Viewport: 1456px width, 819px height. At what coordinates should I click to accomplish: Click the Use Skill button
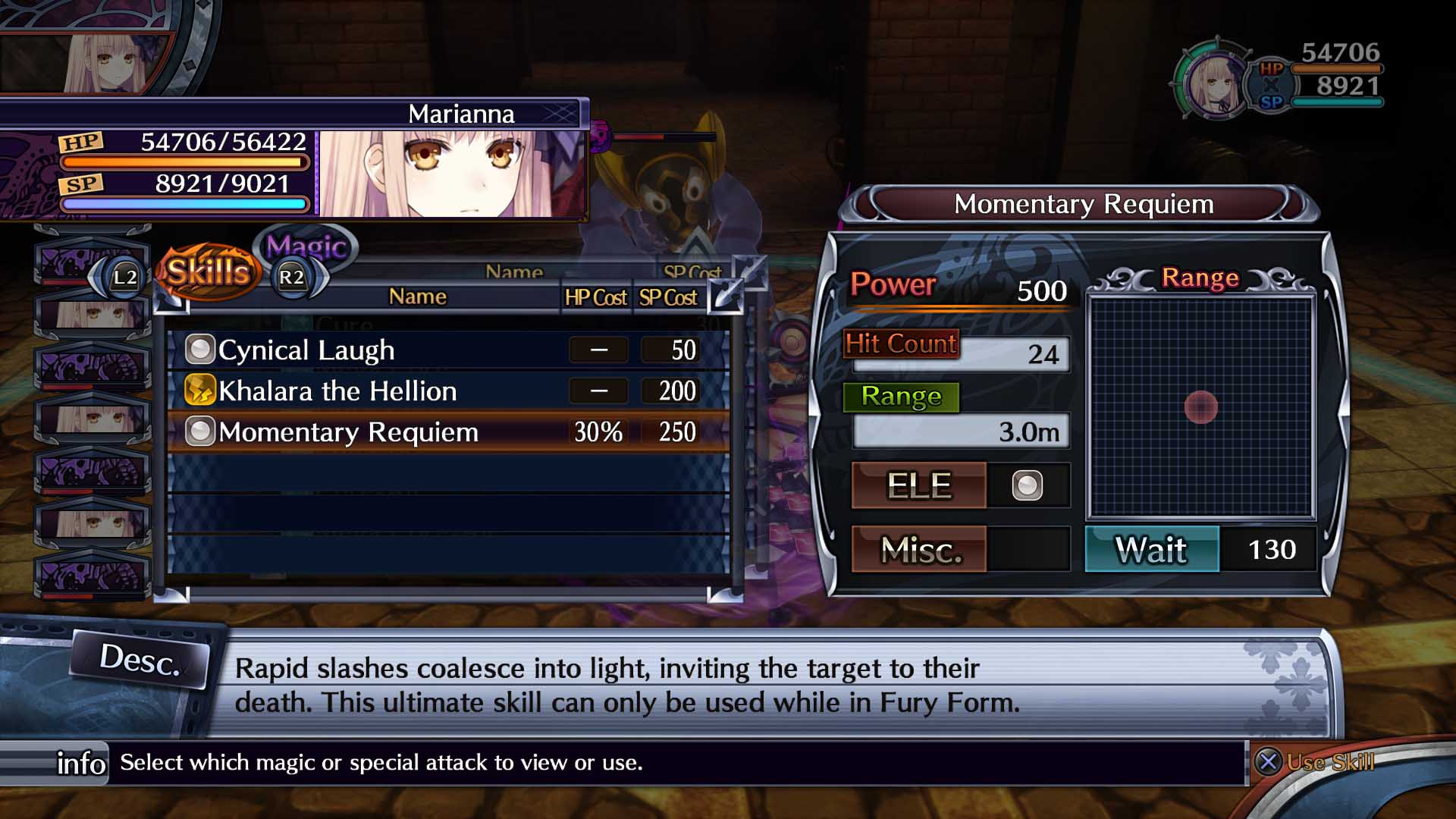[x=1316, y=761]
